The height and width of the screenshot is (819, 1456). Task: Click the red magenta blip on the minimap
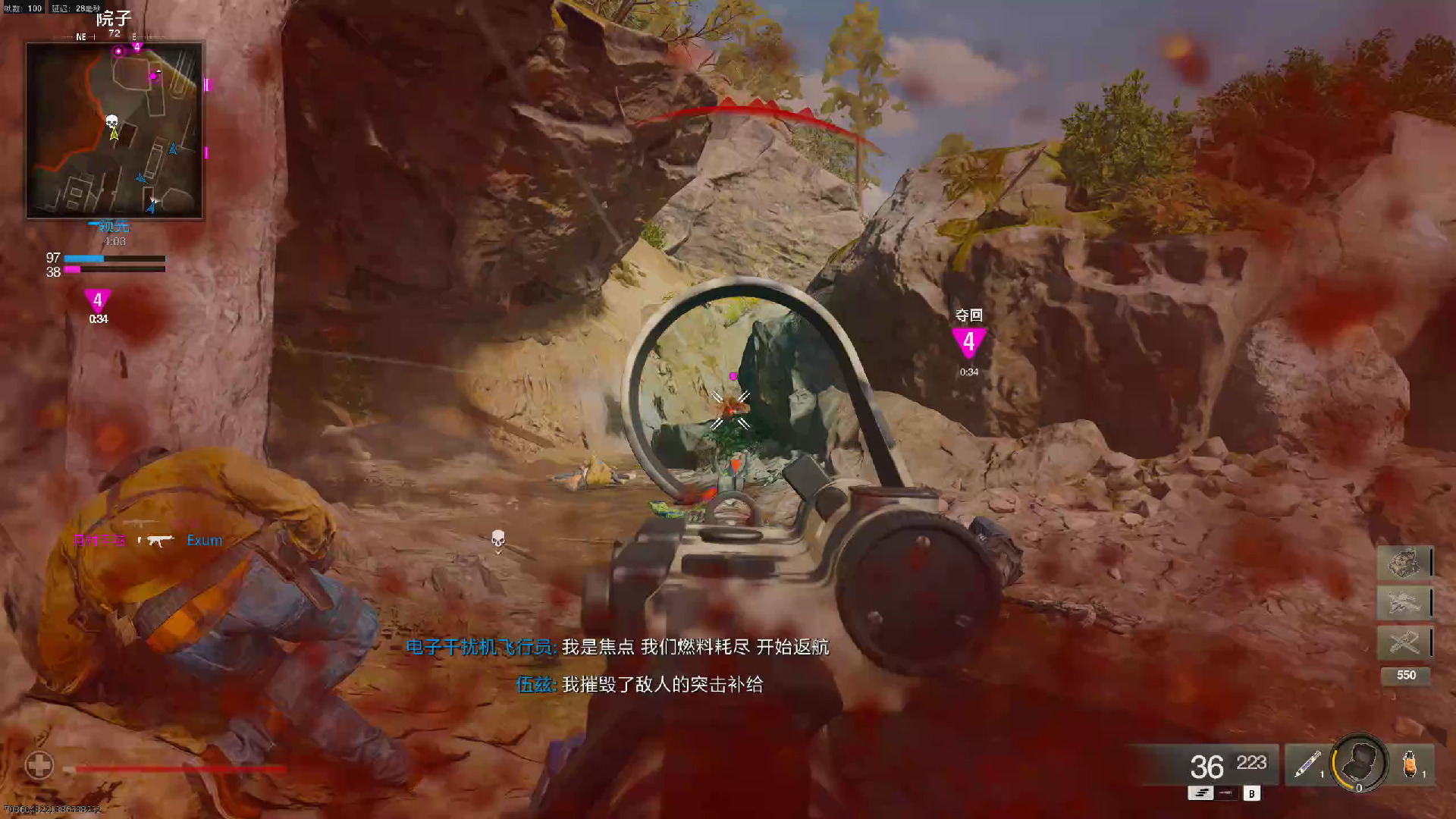(x=118, y=52)
